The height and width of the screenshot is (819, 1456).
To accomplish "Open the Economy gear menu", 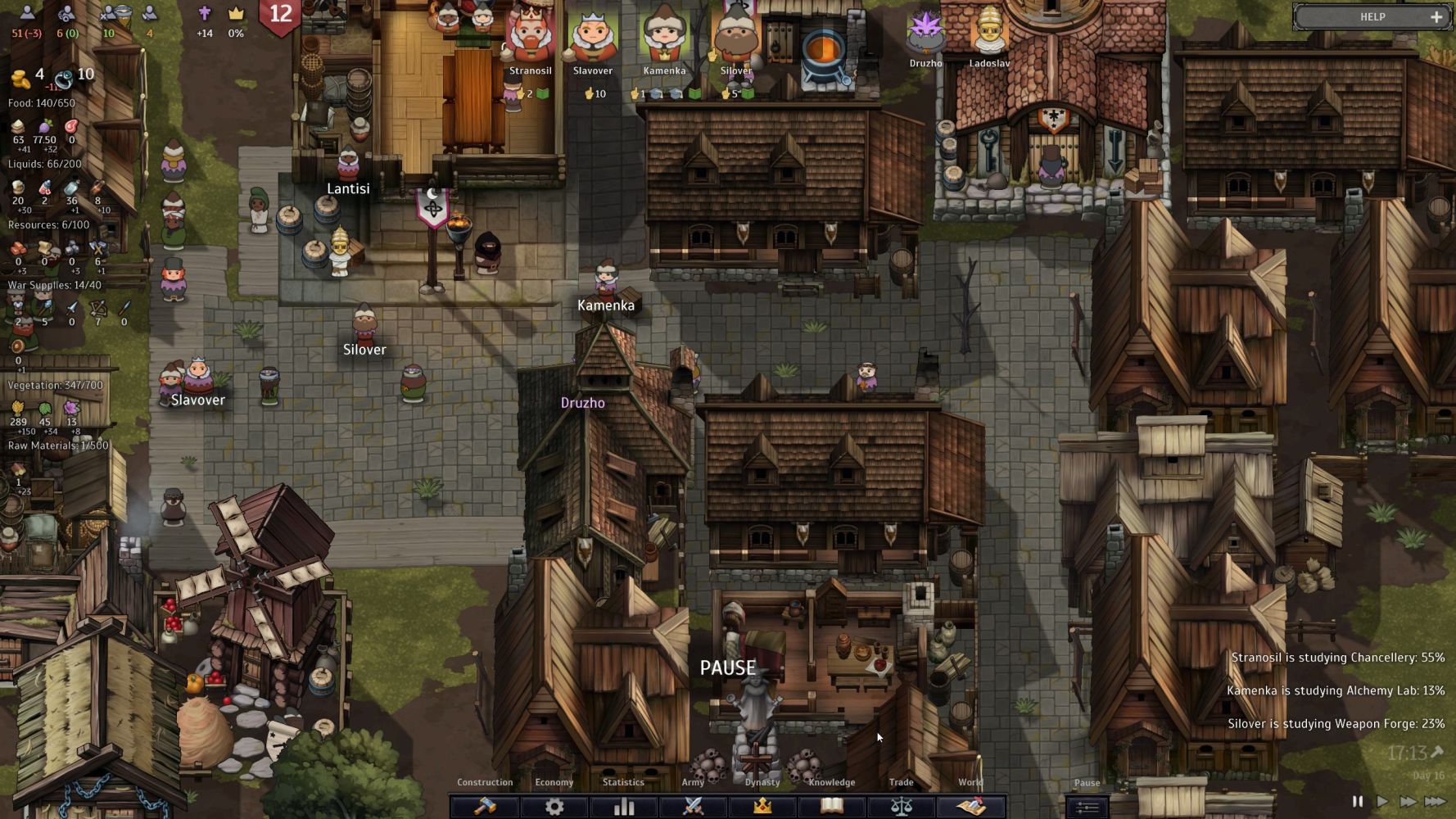I will [554, 806].
